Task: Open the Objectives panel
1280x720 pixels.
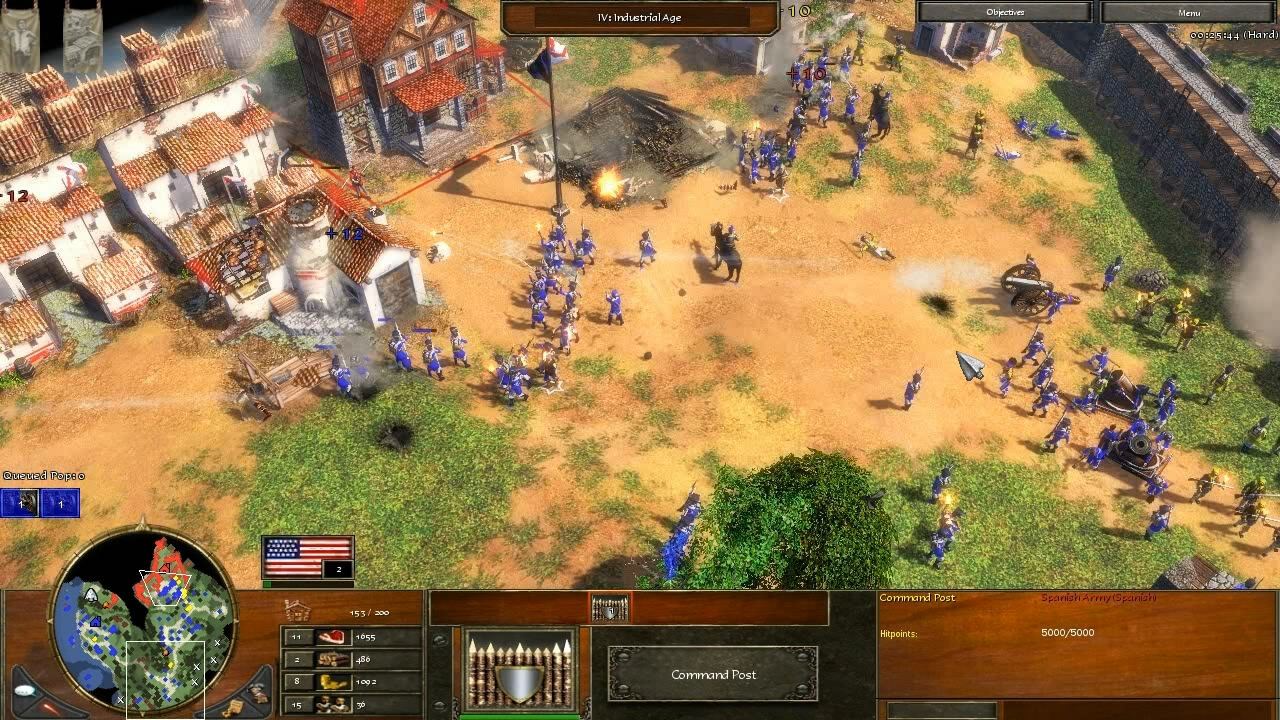Action: [x=1004, y=11]
